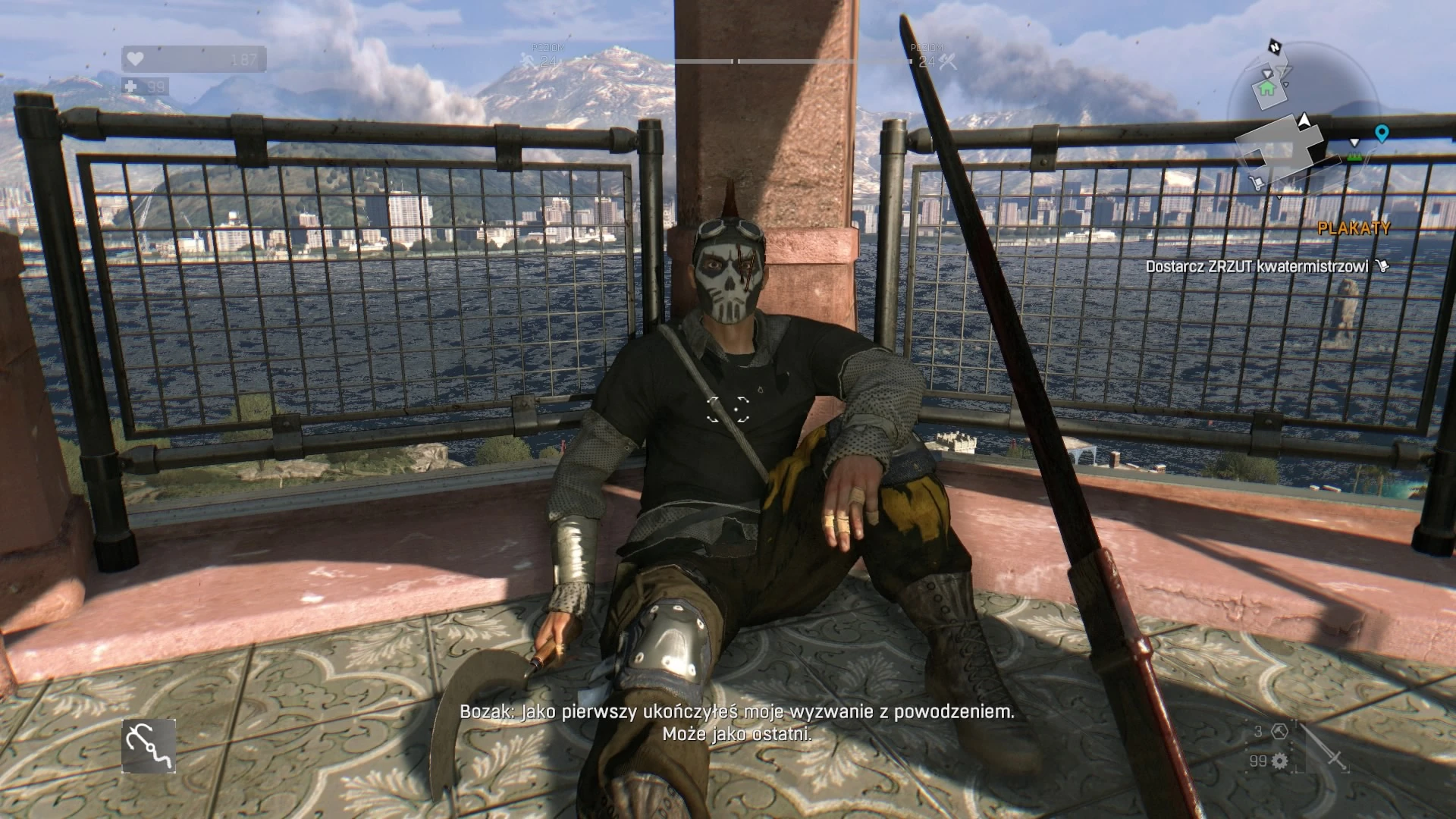Click the gear icon beside the 99 counter
The height and width of the screenshot is (819, 1456).
click(1280, 761)
